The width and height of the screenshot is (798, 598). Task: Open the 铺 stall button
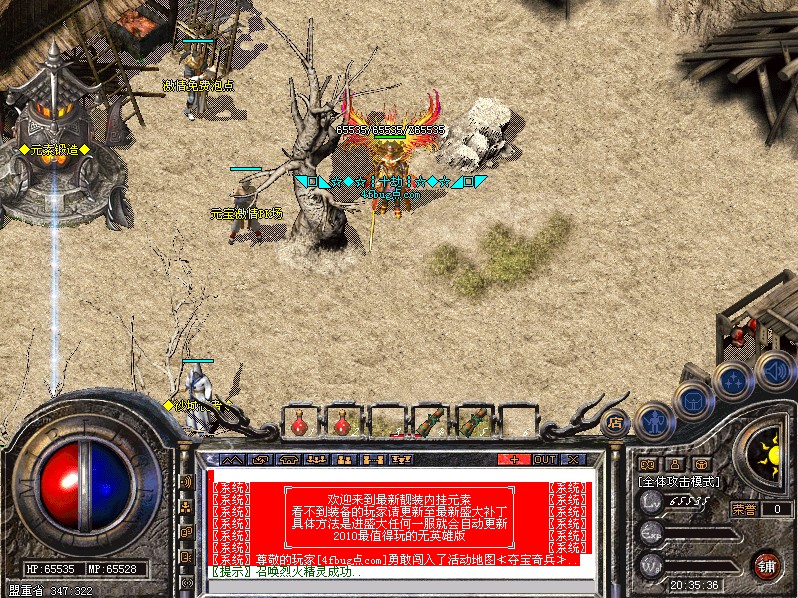[767, 564]
